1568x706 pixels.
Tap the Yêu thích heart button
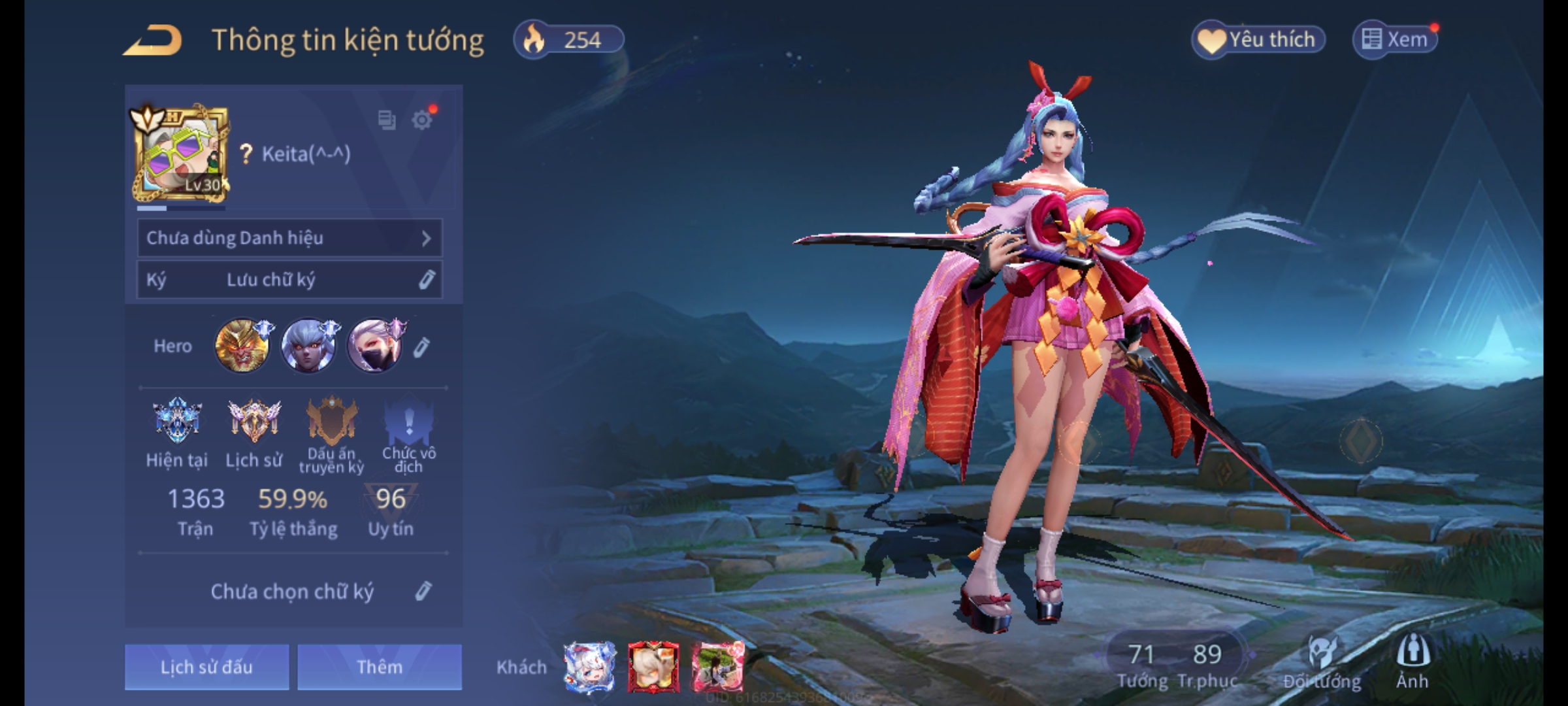(x=1258, y=40)
